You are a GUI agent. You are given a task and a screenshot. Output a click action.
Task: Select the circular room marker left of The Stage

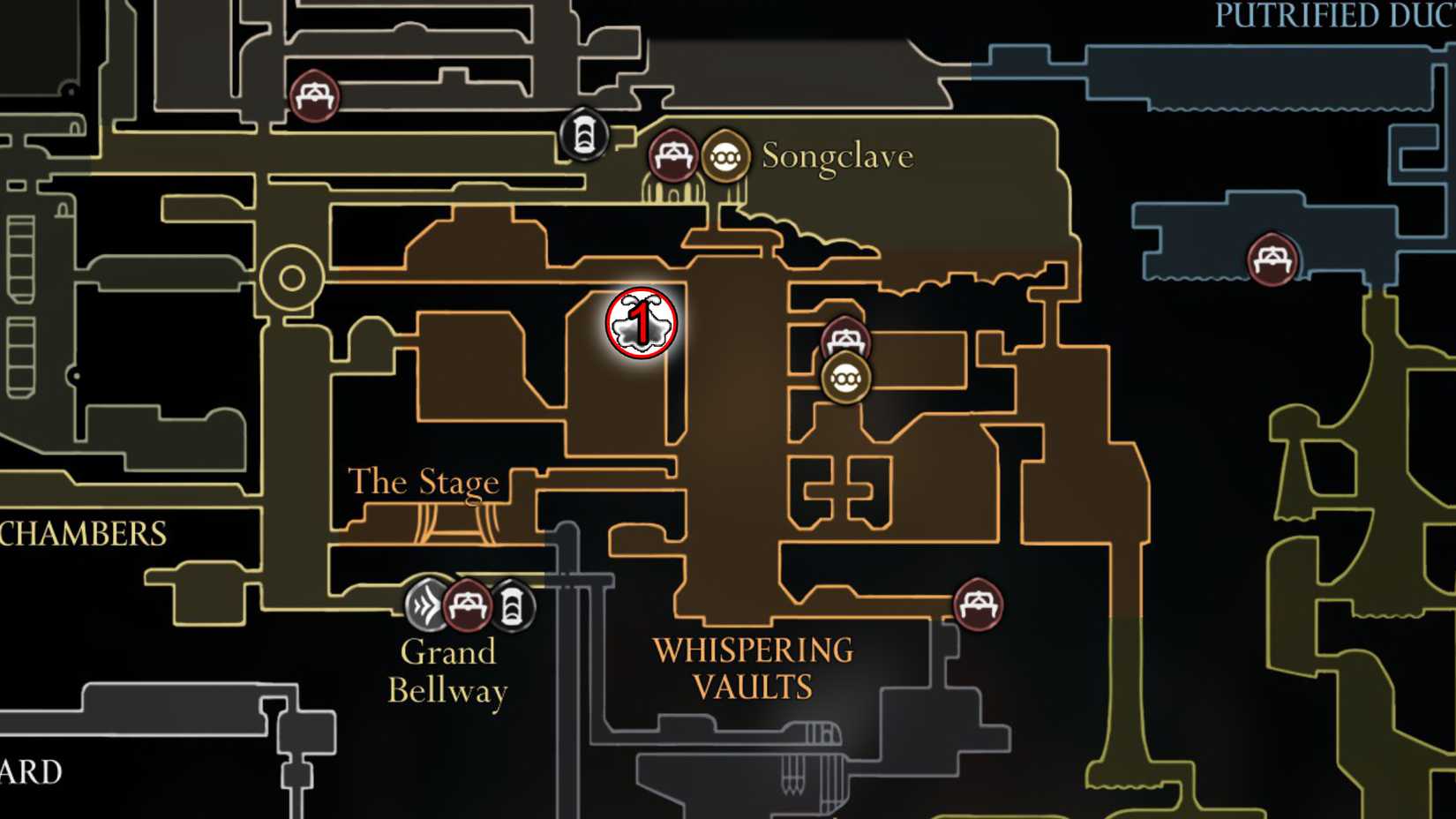pos(290,276)
